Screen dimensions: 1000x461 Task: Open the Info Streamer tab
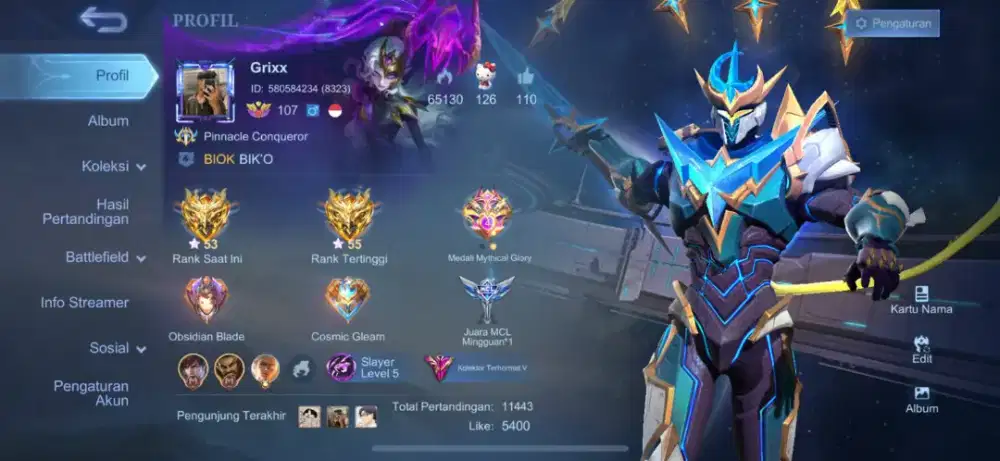[84, 302]
